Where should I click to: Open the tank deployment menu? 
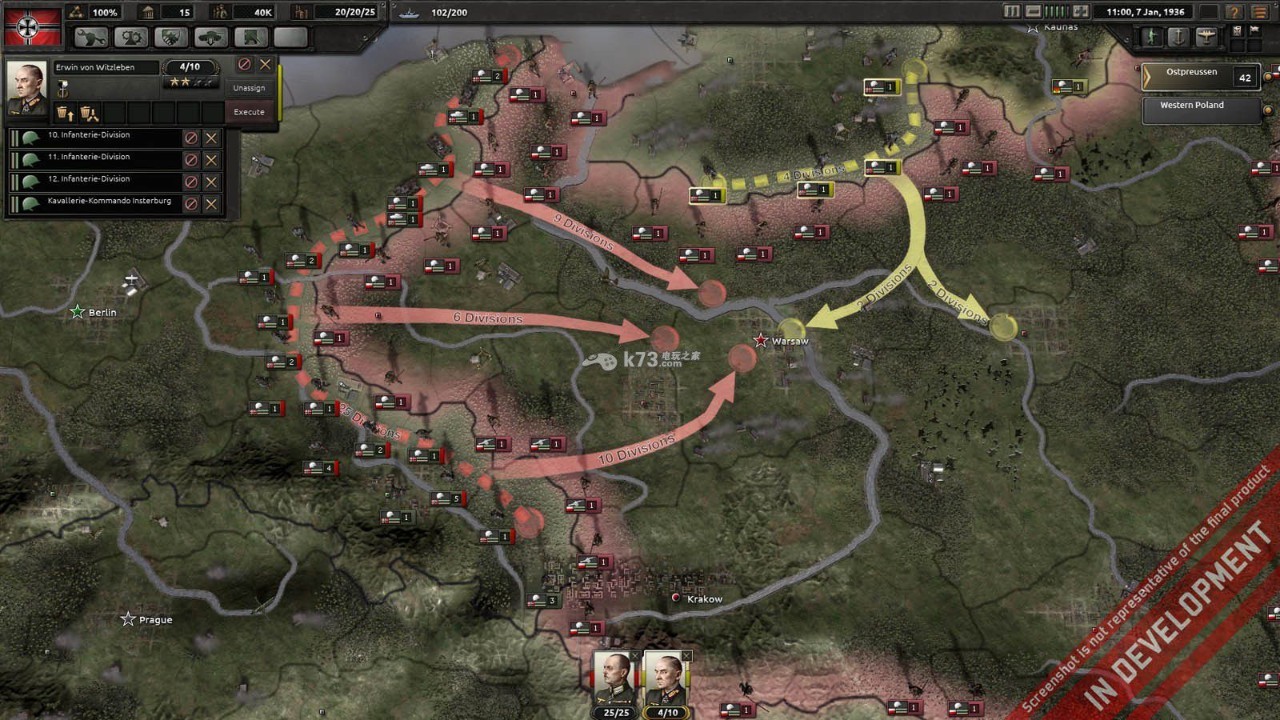(x=211, y=37)
